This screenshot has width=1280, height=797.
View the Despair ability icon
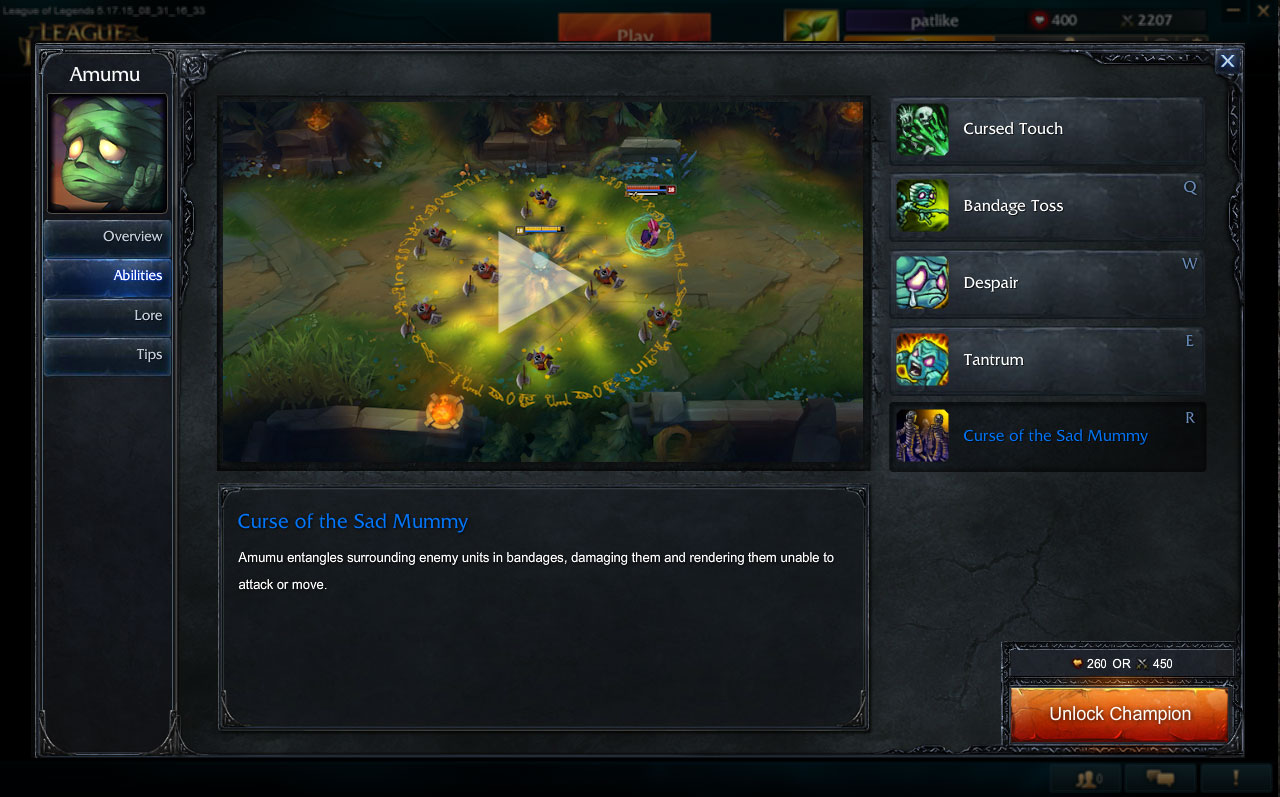(921, 282)
